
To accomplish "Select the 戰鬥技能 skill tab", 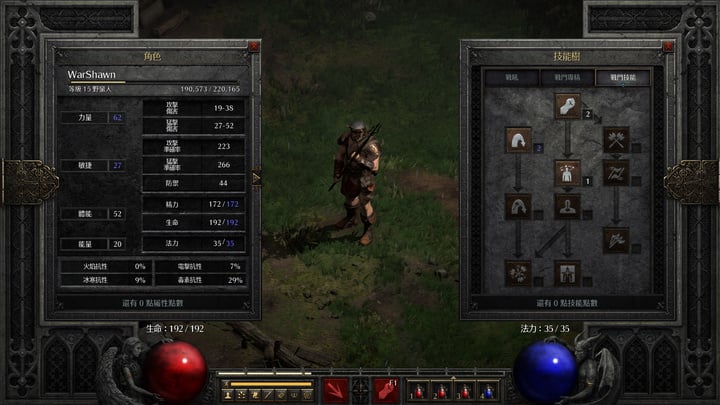I will 622,76.
